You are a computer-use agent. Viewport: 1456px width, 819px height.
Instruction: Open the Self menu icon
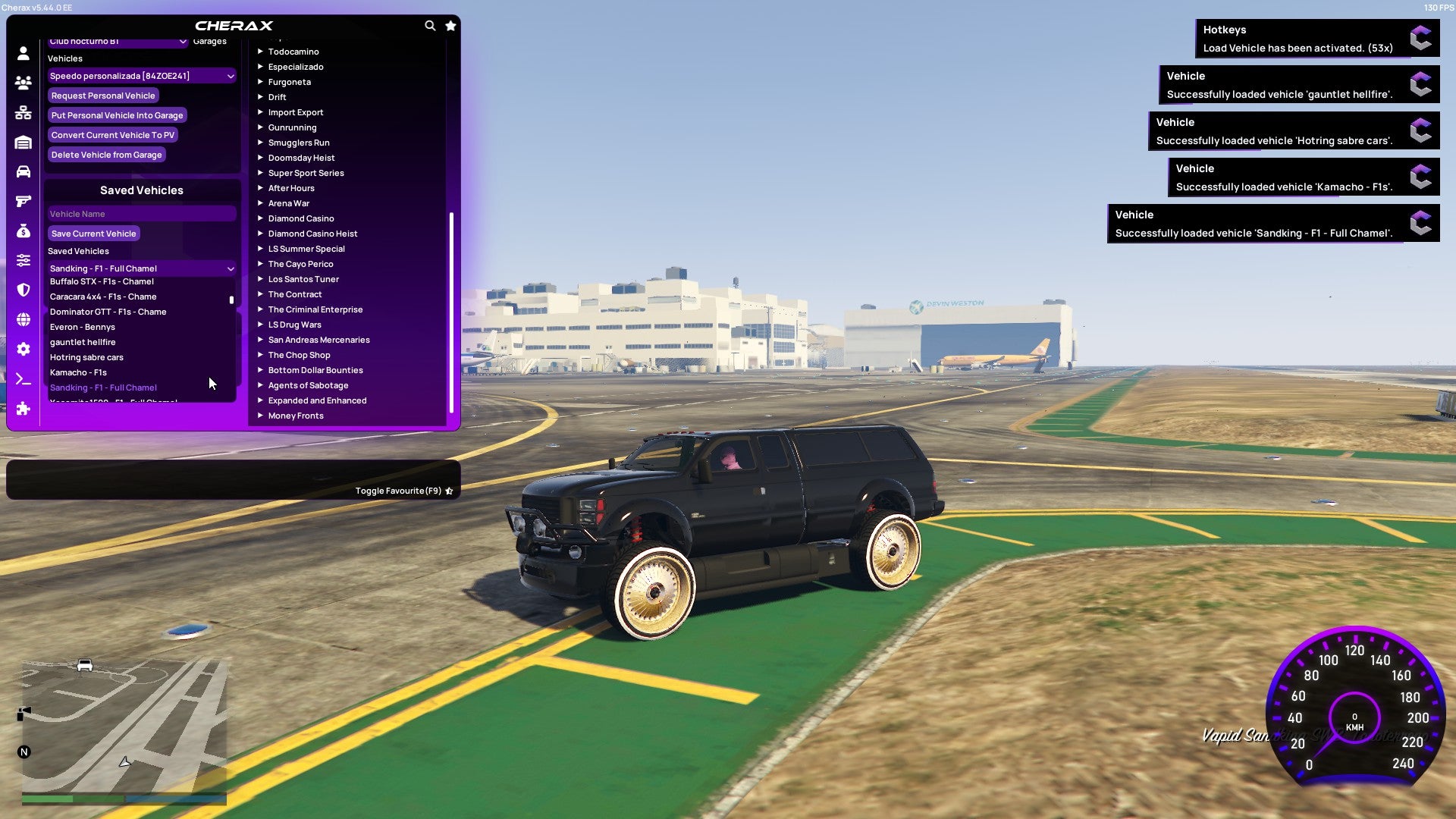coord(23,54)
